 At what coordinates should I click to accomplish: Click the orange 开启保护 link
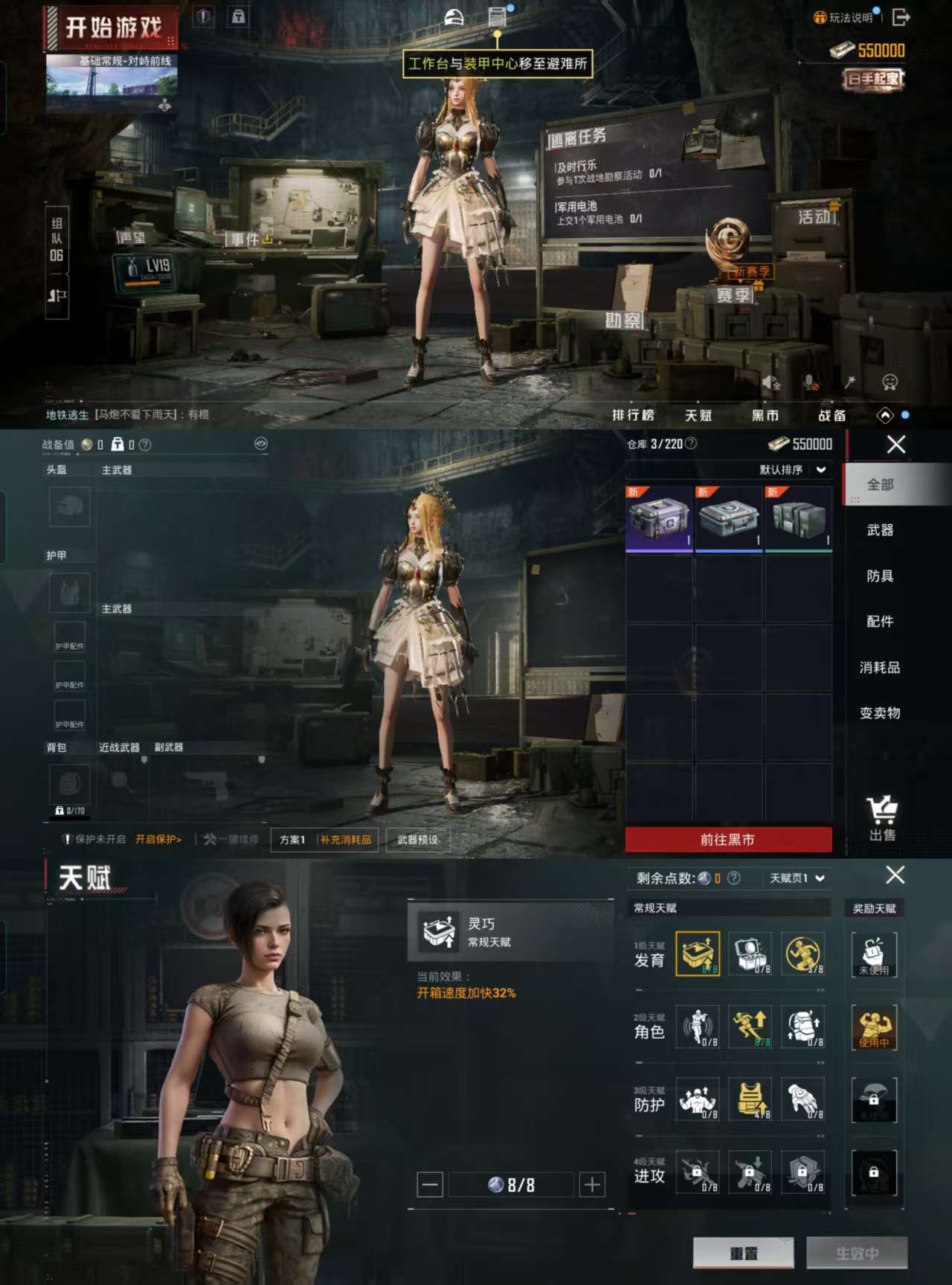pyautogui.click(x=158, y=840)
